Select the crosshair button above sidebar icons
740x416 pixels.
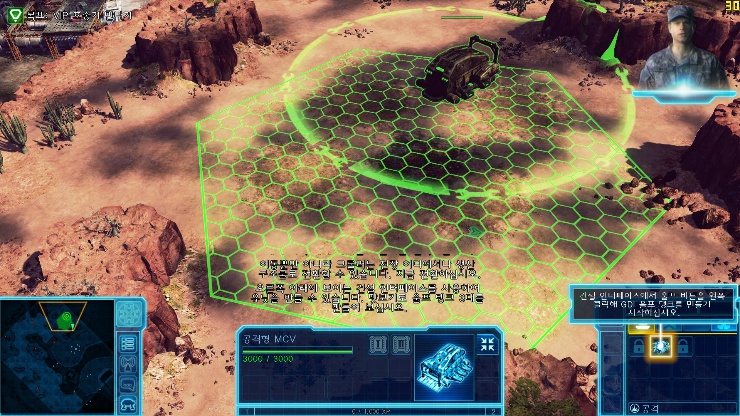click(128, 314)
